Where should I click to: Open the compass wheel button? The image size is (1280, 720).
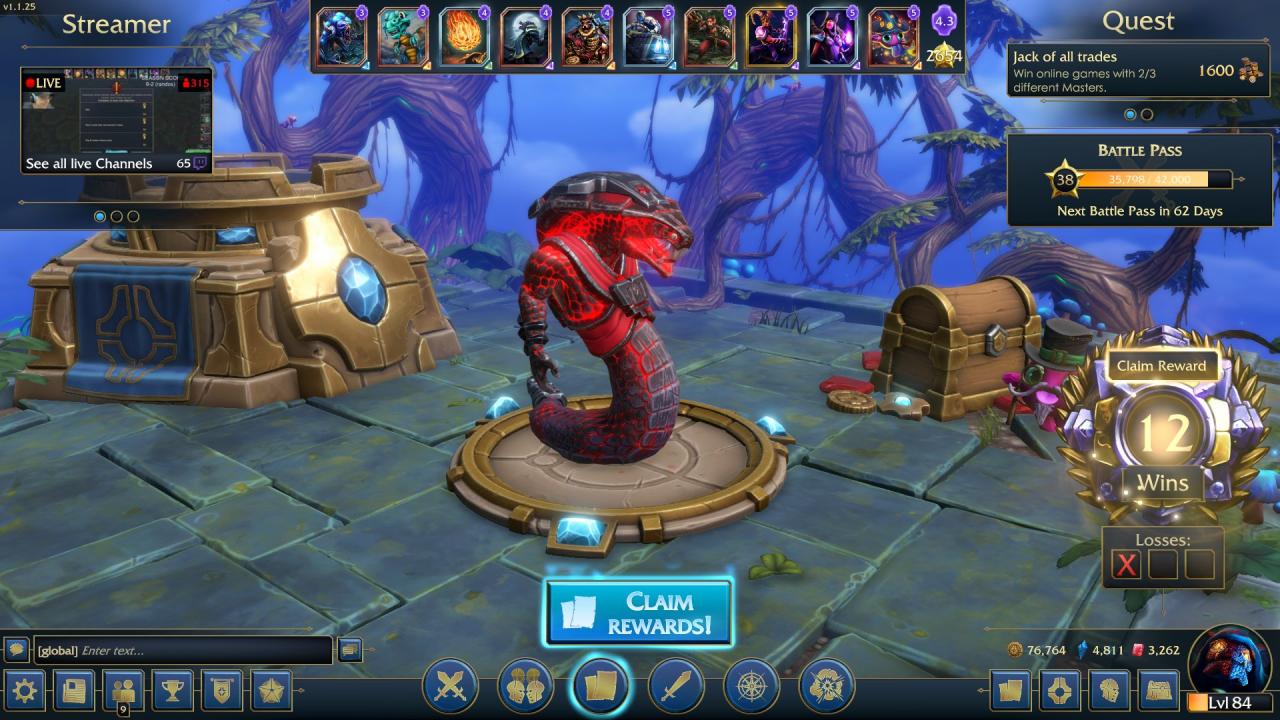(751, 686)
